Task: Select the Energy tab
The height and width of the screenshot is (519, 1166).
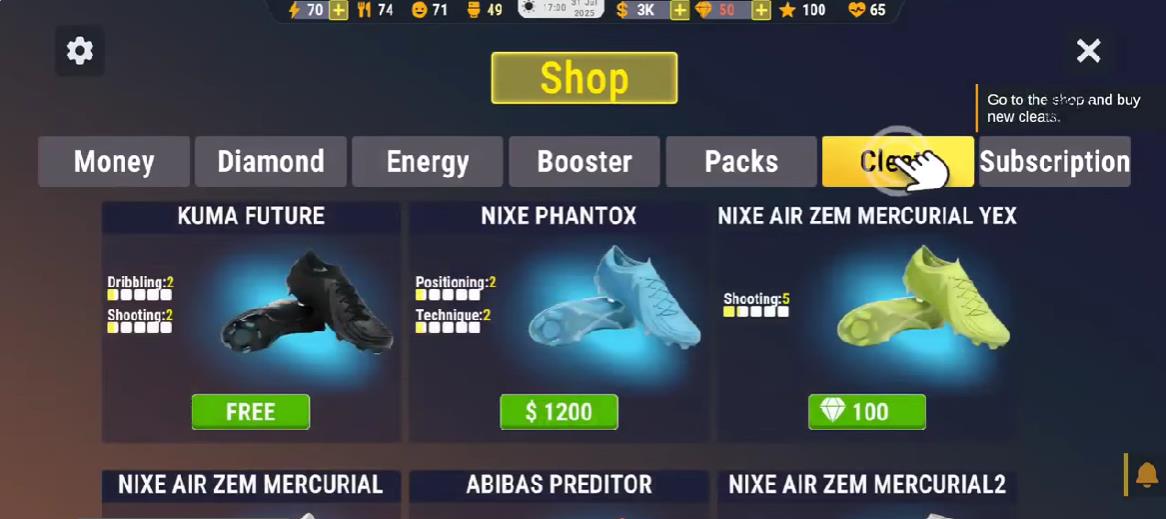Action: [428, 162]
